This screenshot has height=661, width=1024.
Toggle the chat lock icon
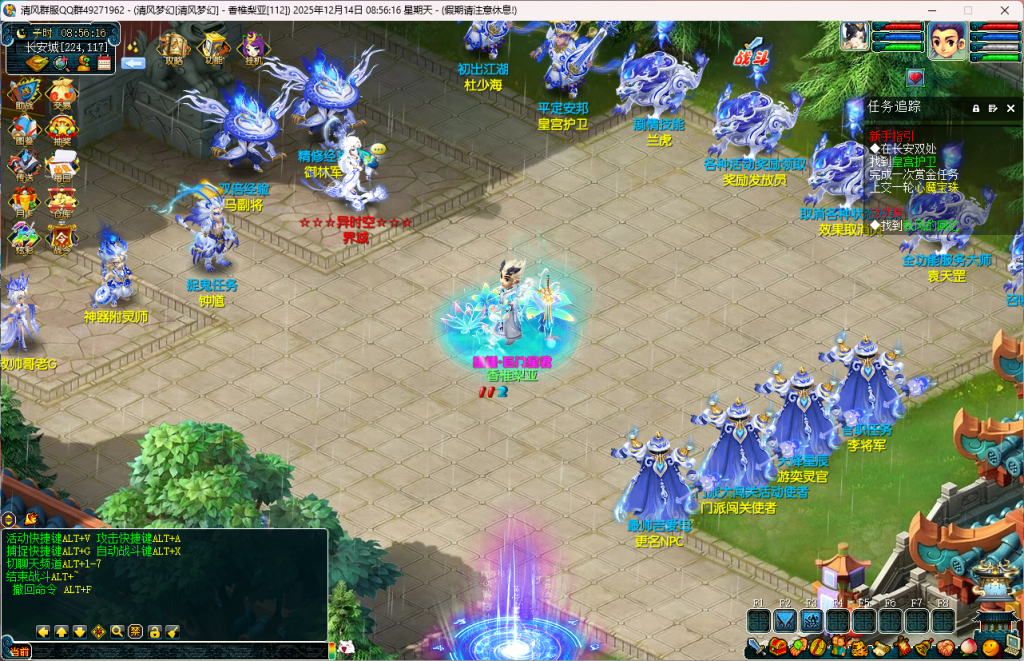(x=156, y=632)
